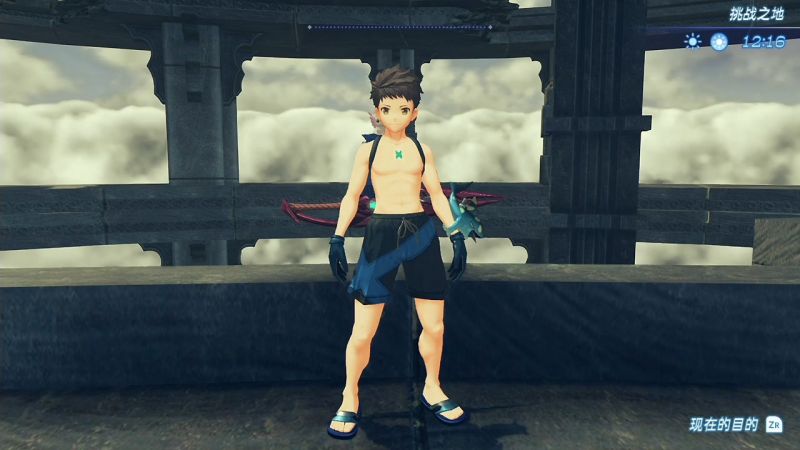Click the compass bar at the top
The image size is (800, 450).
400,27
